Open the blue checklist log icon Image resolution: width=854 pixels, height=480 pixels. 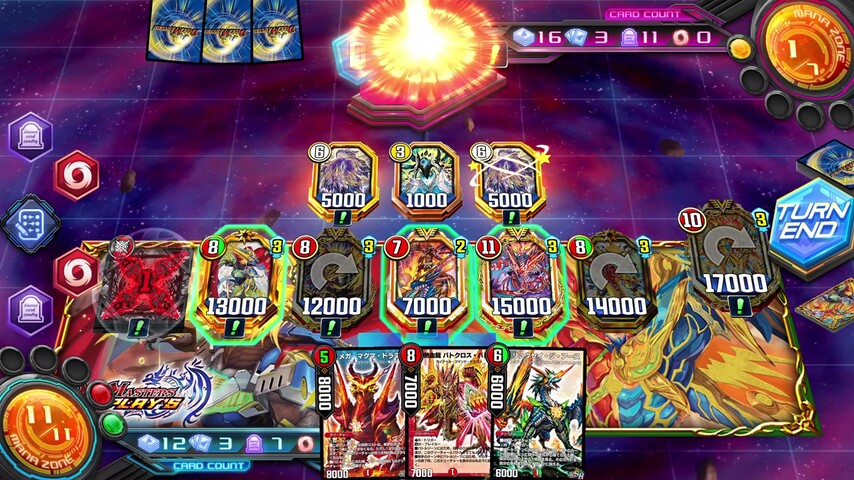click(31, 223)
